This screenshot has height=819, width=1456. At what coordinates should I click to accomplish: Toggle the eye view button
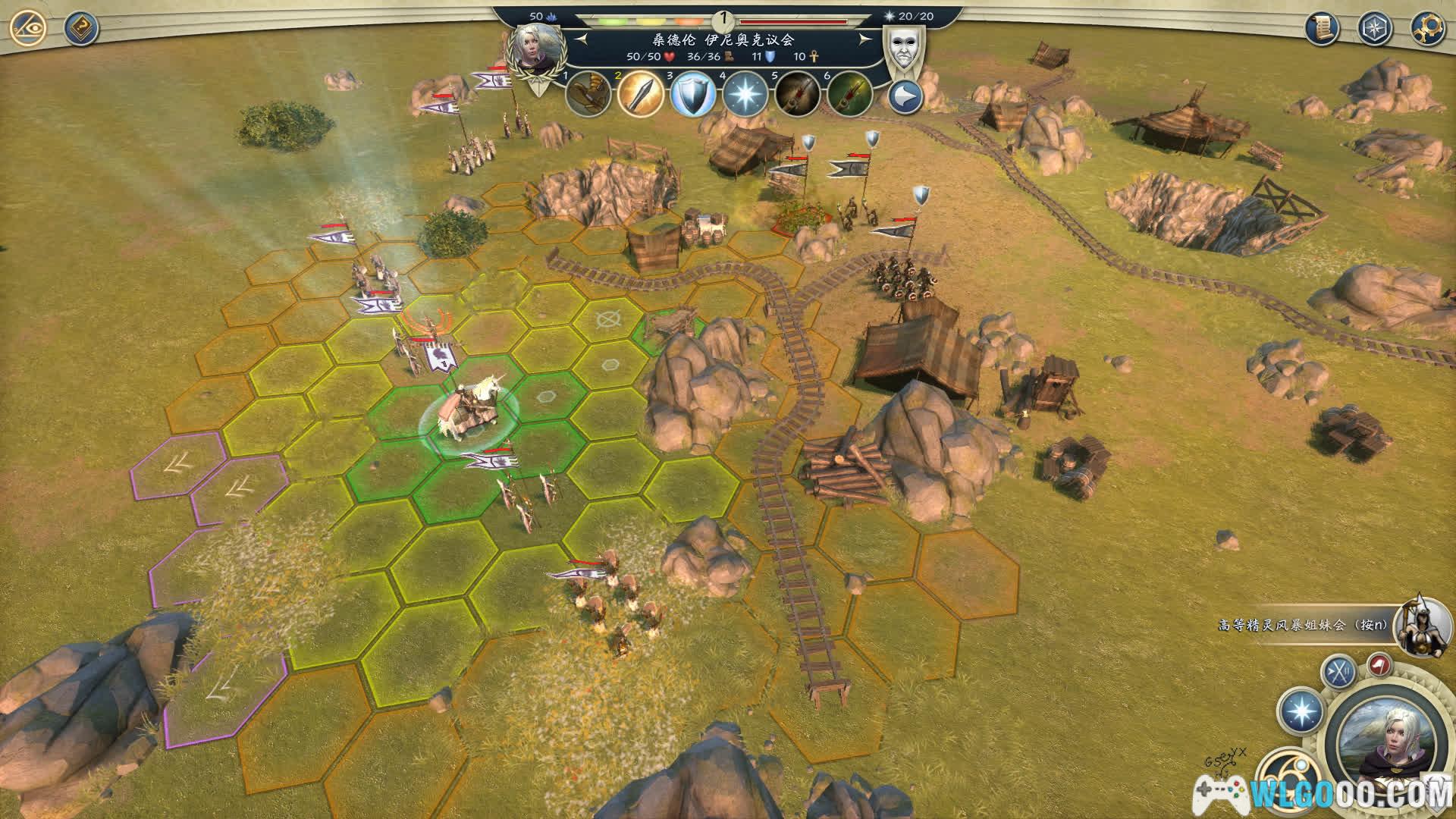pos(29,29)
